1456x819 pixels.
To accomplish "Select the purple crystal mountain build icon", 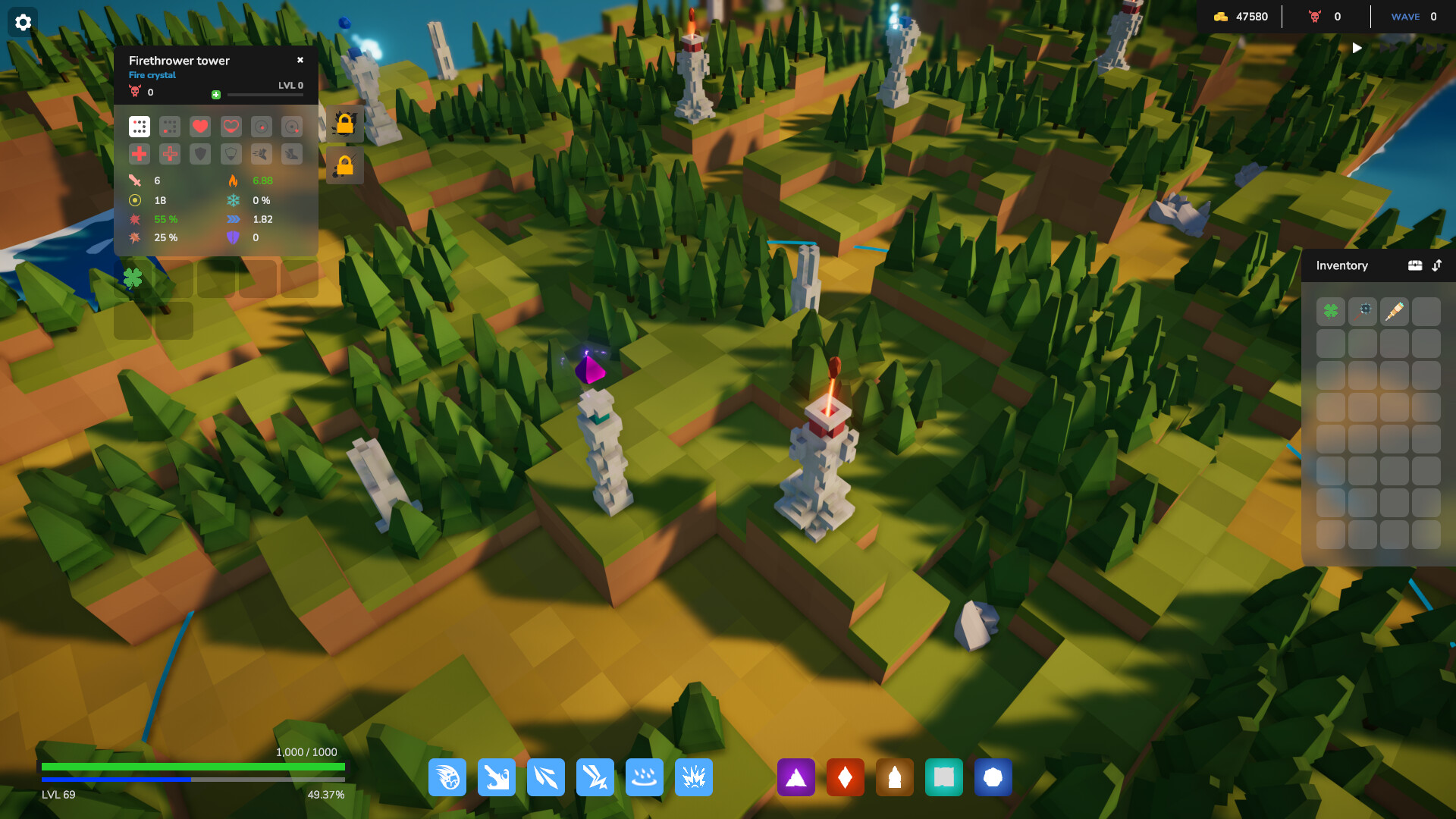I will click(795, 777).
